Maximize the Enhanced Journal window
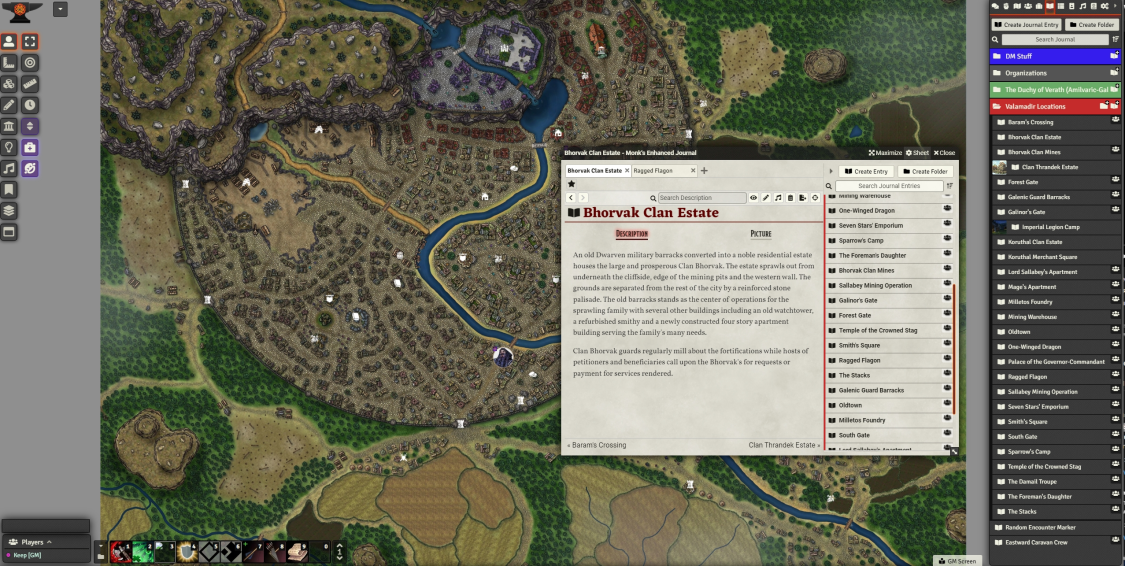 tap(886, 153)
